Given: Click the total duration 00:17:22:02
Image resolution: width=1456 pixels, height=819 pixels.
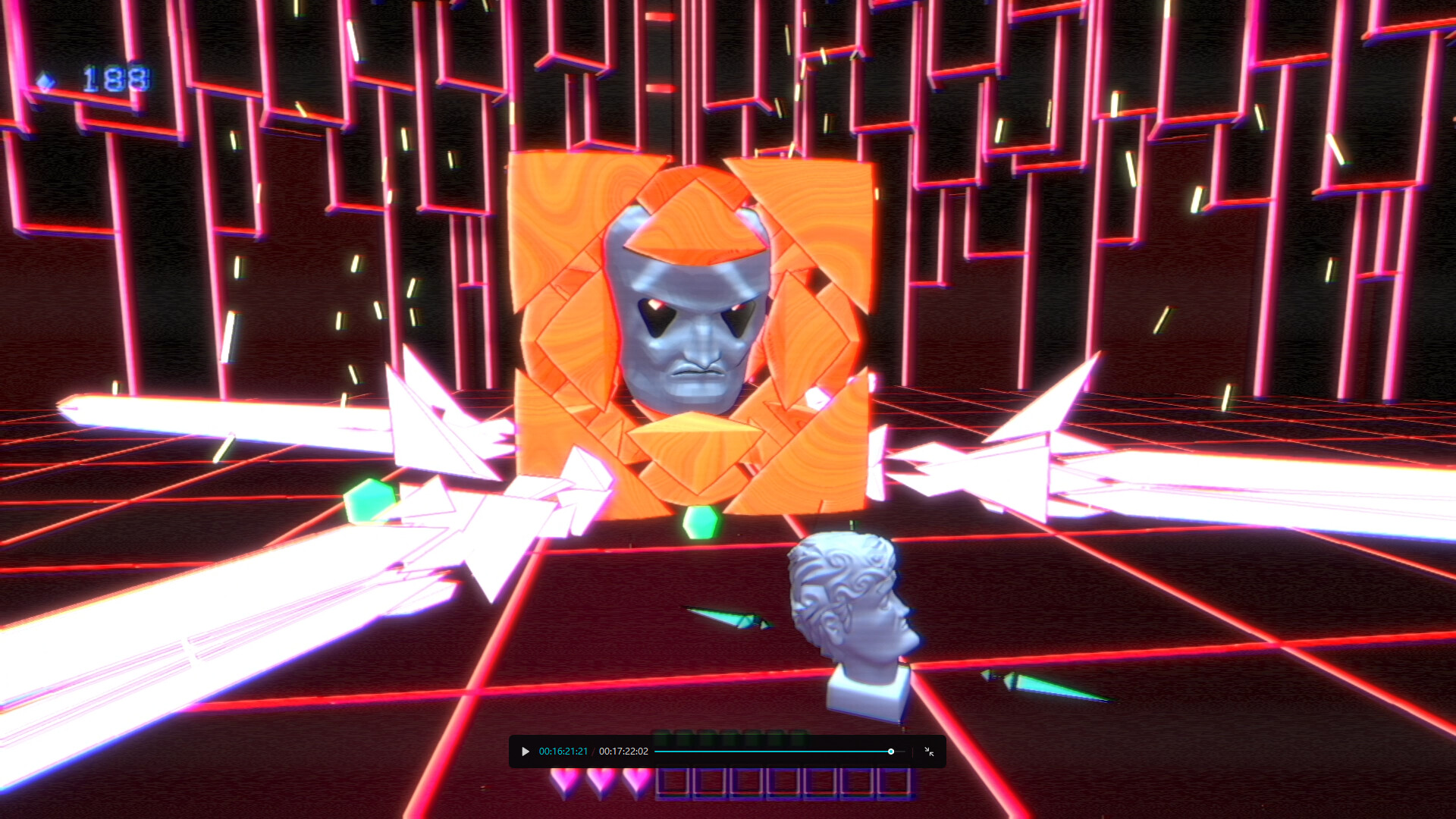Looking at the screenshot, I should [623, 752].
